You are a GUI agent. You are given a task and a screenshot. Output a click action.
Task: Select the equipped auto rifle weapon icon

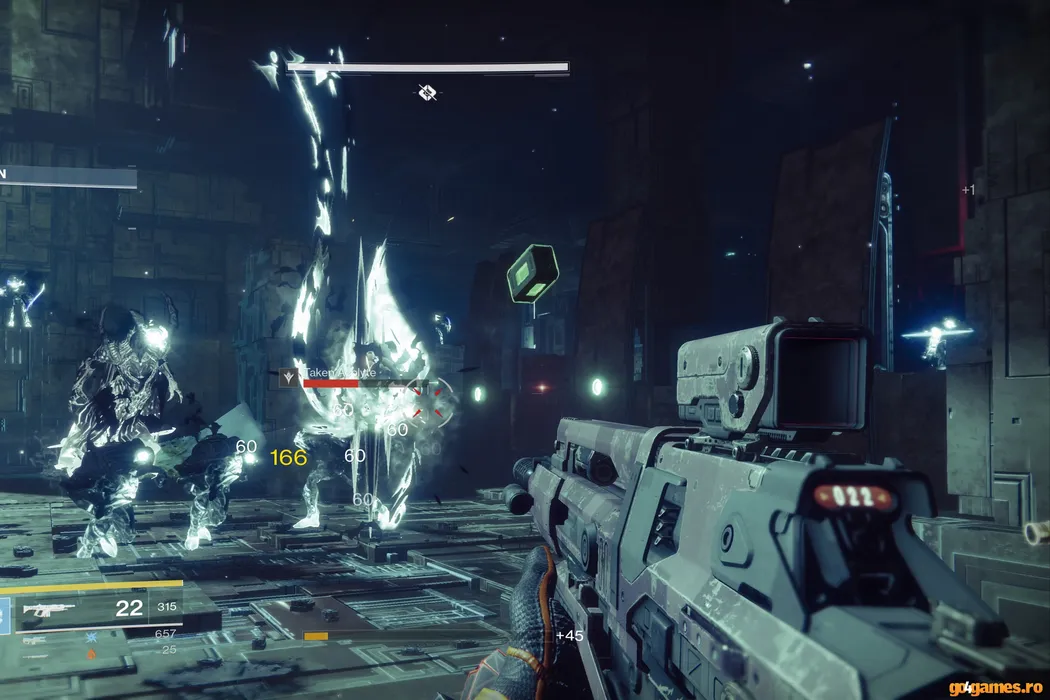48,609
